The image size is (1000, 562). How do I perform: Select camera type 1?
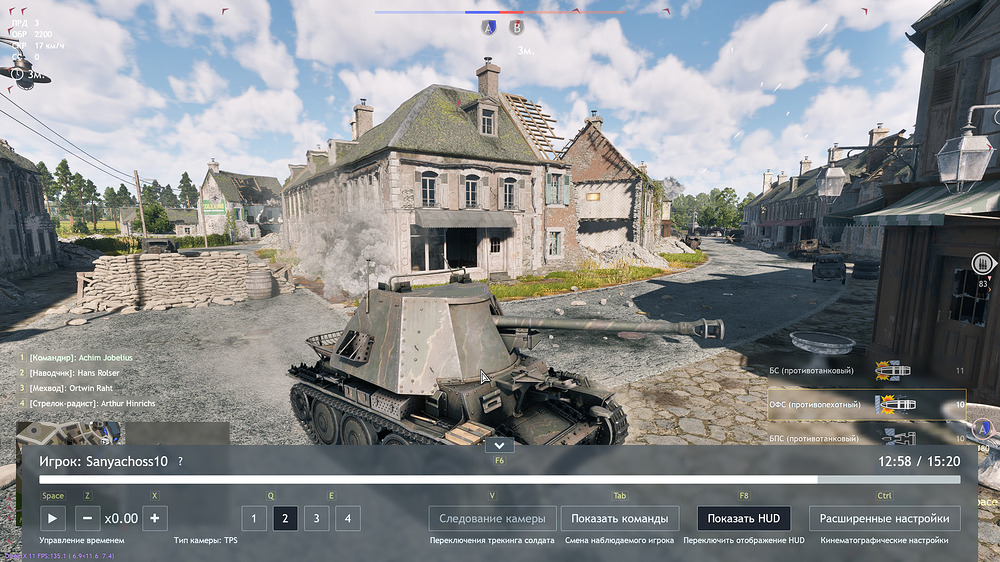tap(254, 518)
